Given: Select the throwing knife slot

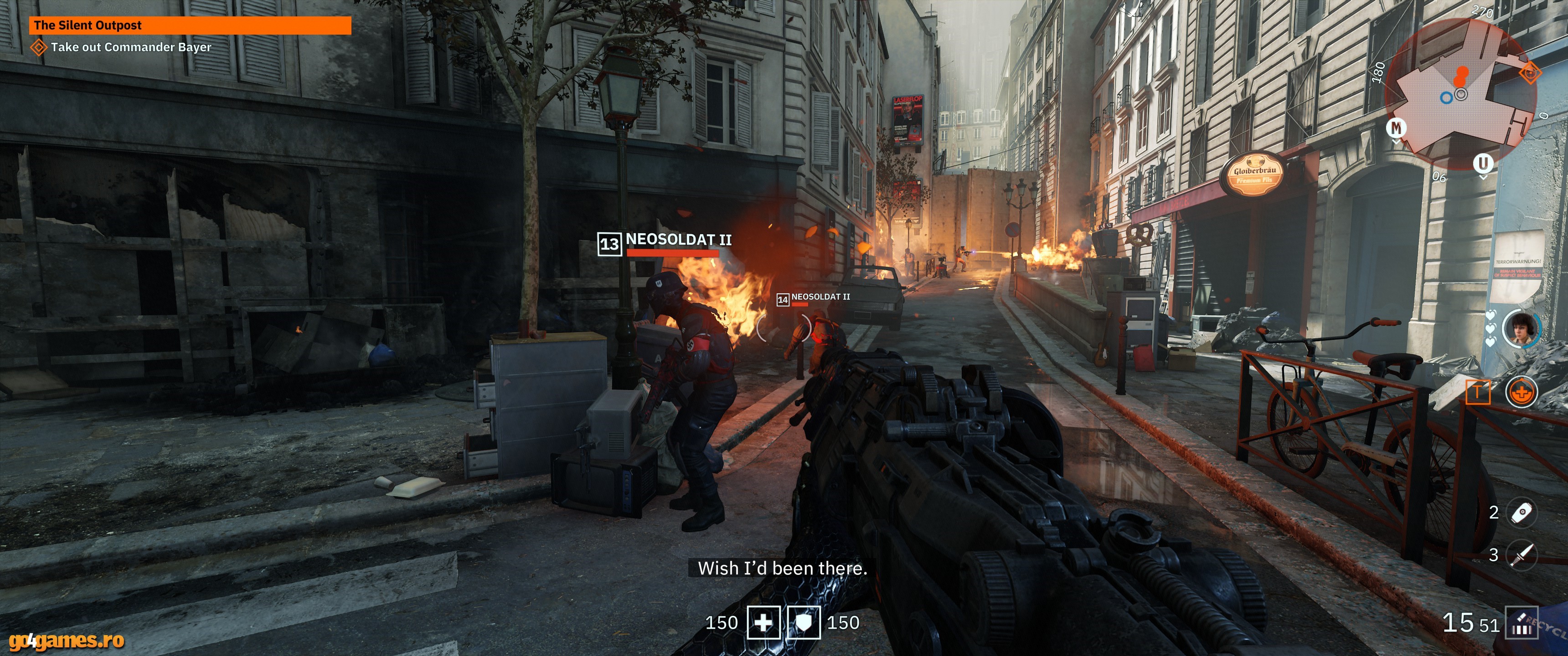Looking at the screenshot, I should pos(1521,554).
